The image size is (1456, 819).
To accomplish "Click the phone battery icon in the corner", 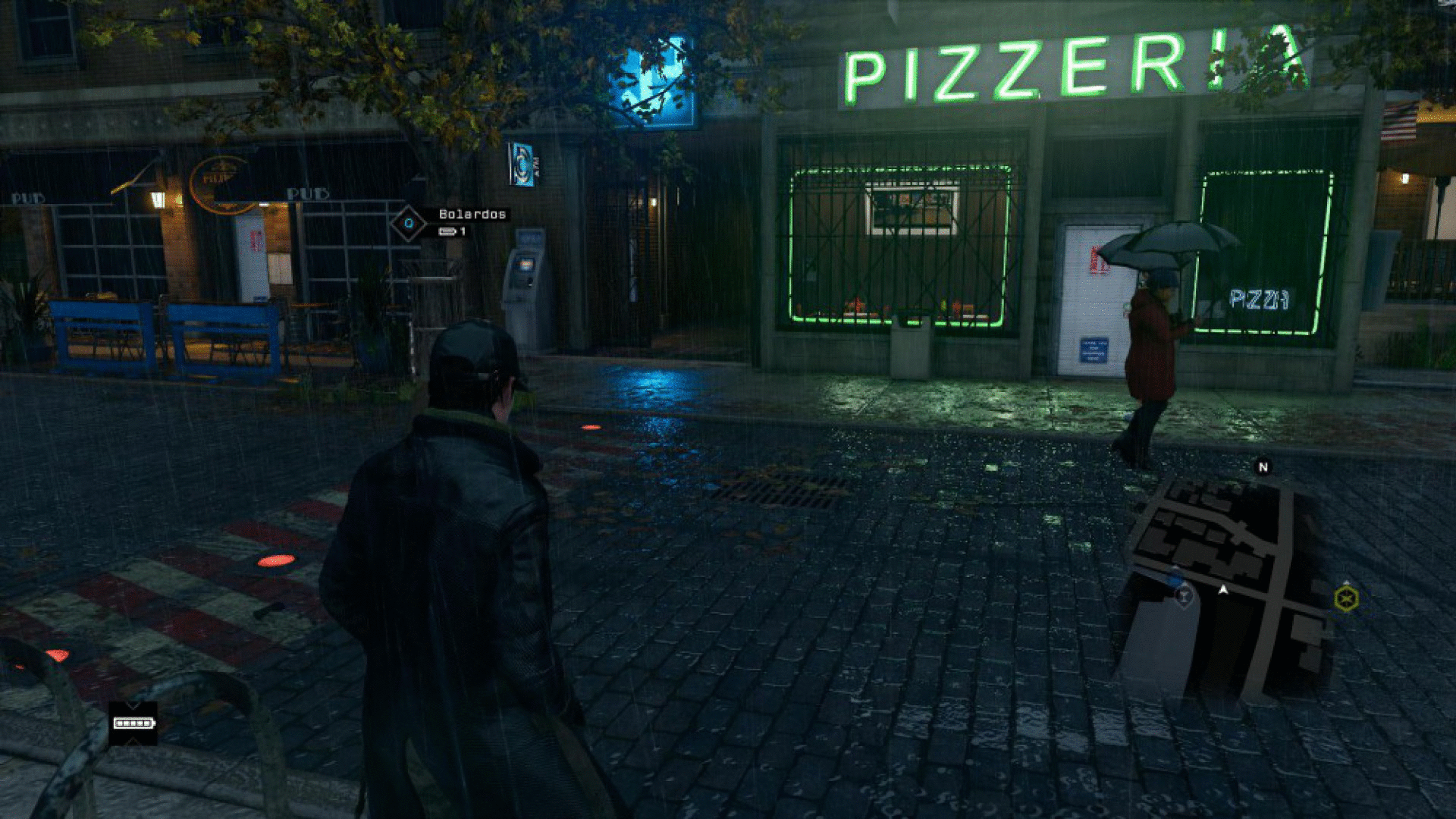I will coord(133,723).
